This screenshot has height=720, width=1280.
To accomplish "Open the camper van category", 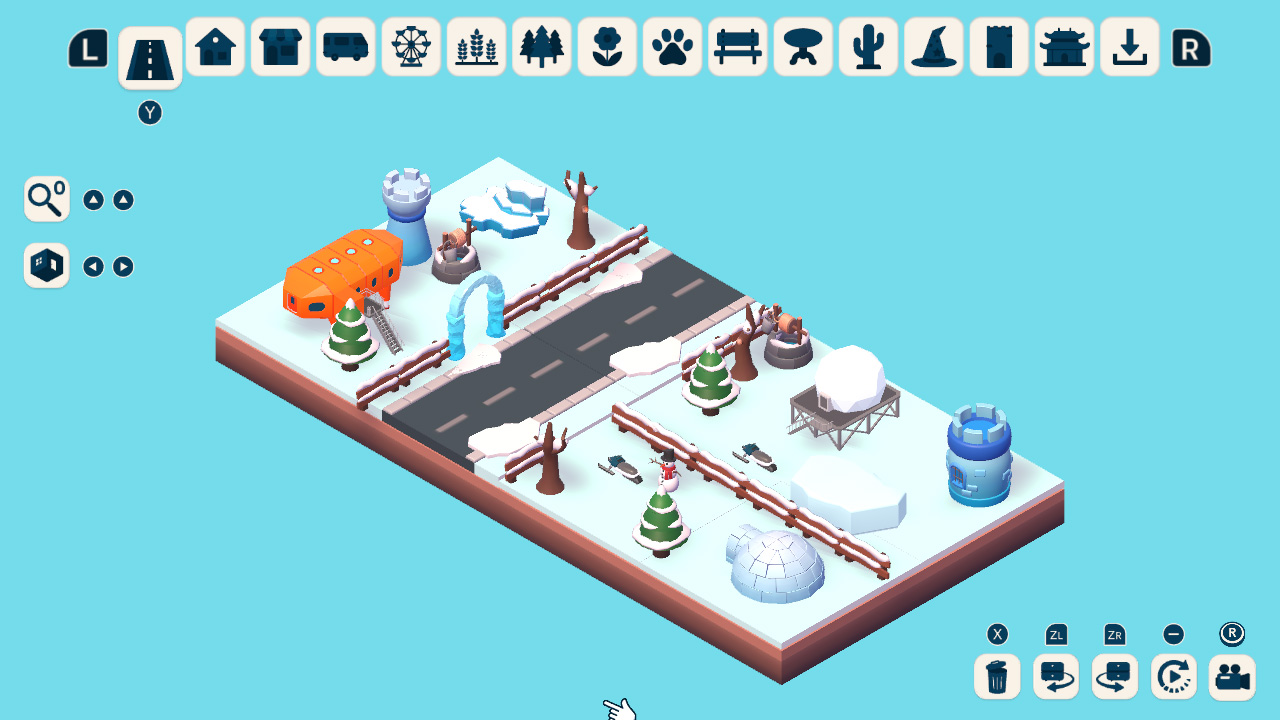I will [x=345, y=46].
